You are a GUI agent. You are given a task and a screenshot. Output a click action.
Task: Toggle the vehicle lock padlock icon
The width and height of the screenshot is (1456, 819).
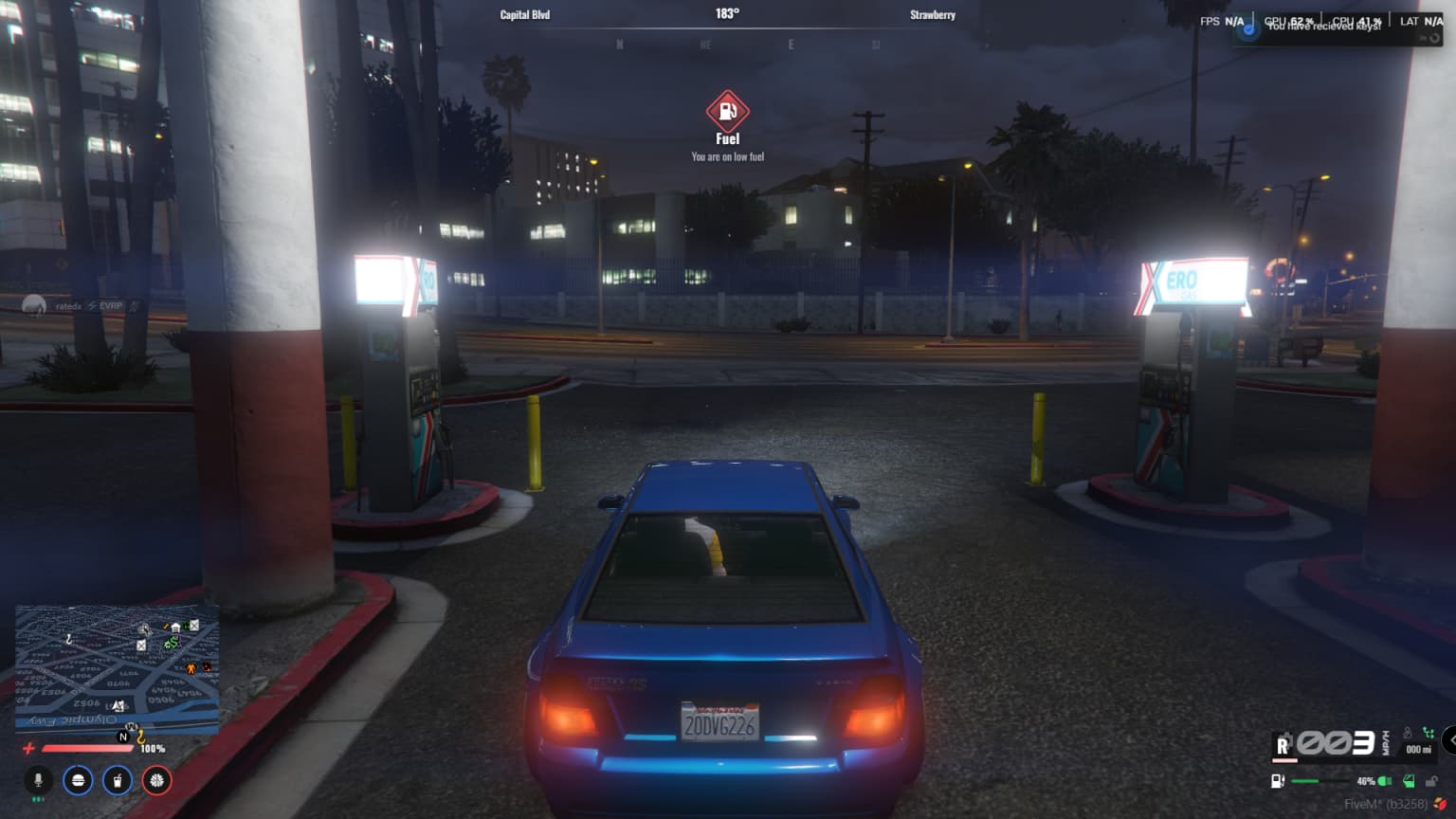click(x=1432, y=780)
